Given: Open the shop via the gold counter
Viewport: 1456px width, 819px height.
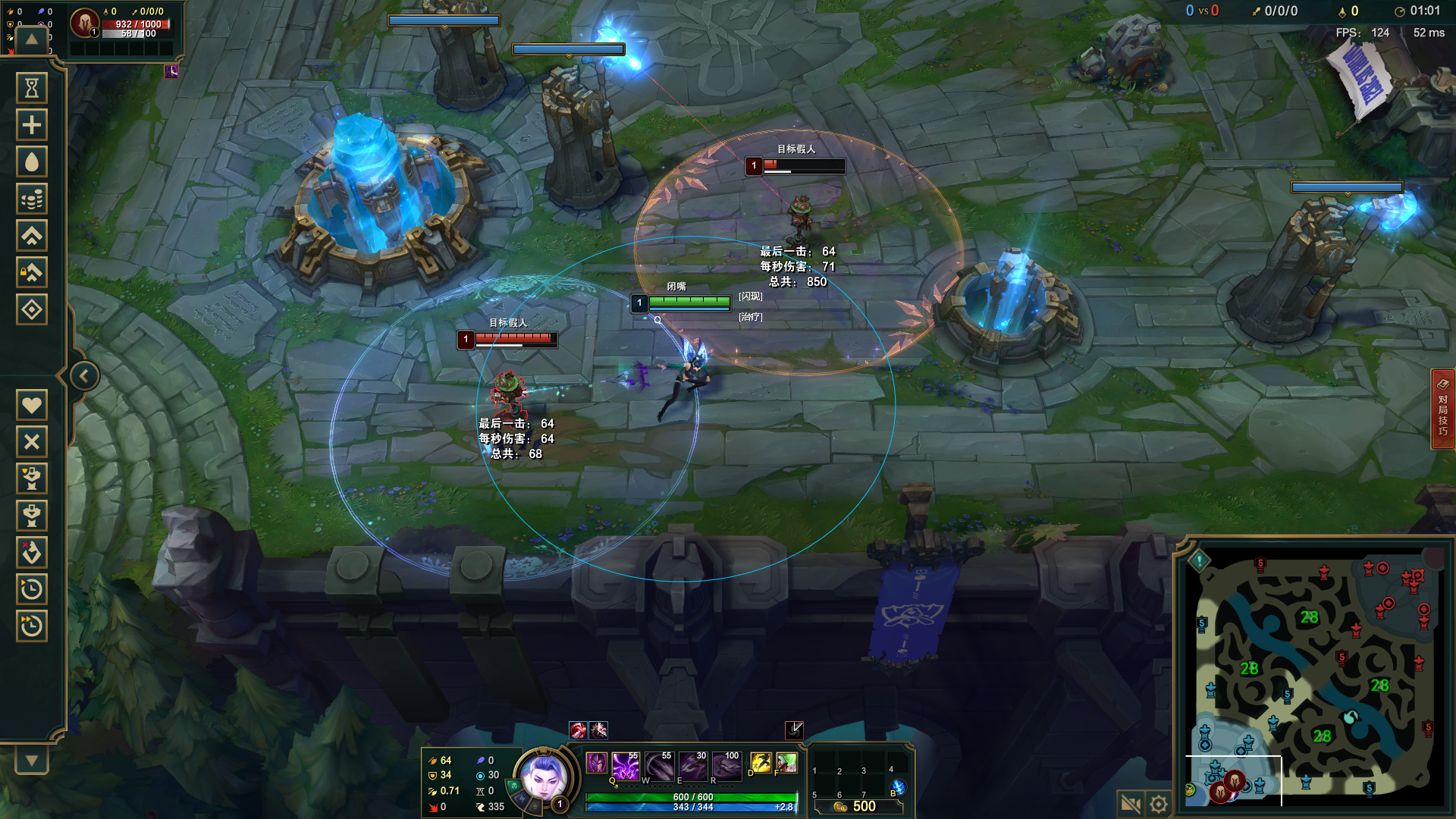Looking at the screenshot, I should point(858,806).
